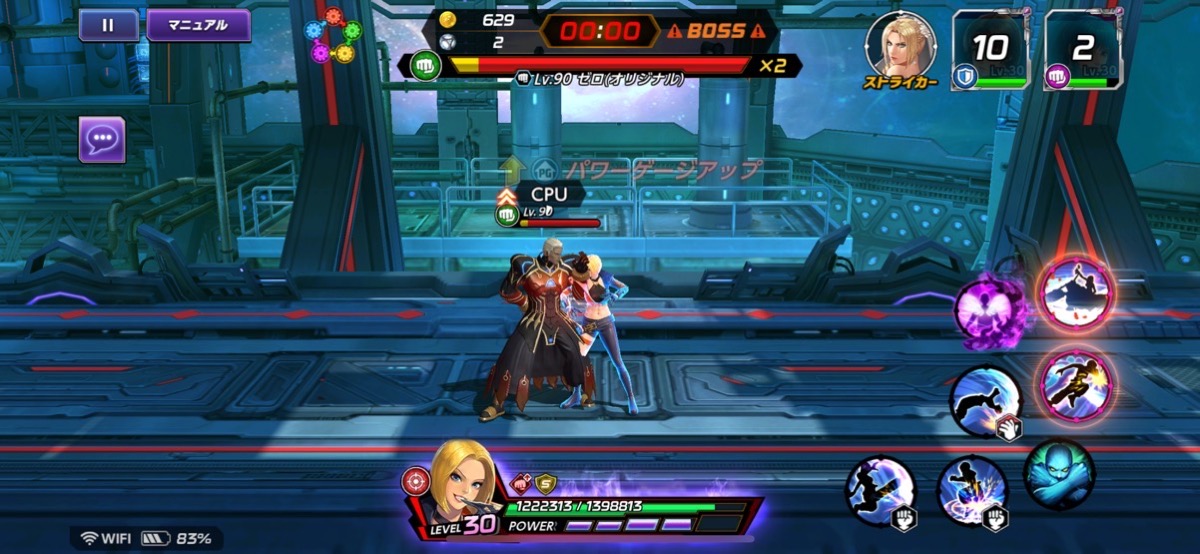This screenshot has height=554, width=1200.
Task: Tag in the fist-type teammate card
Action: 1080,50
